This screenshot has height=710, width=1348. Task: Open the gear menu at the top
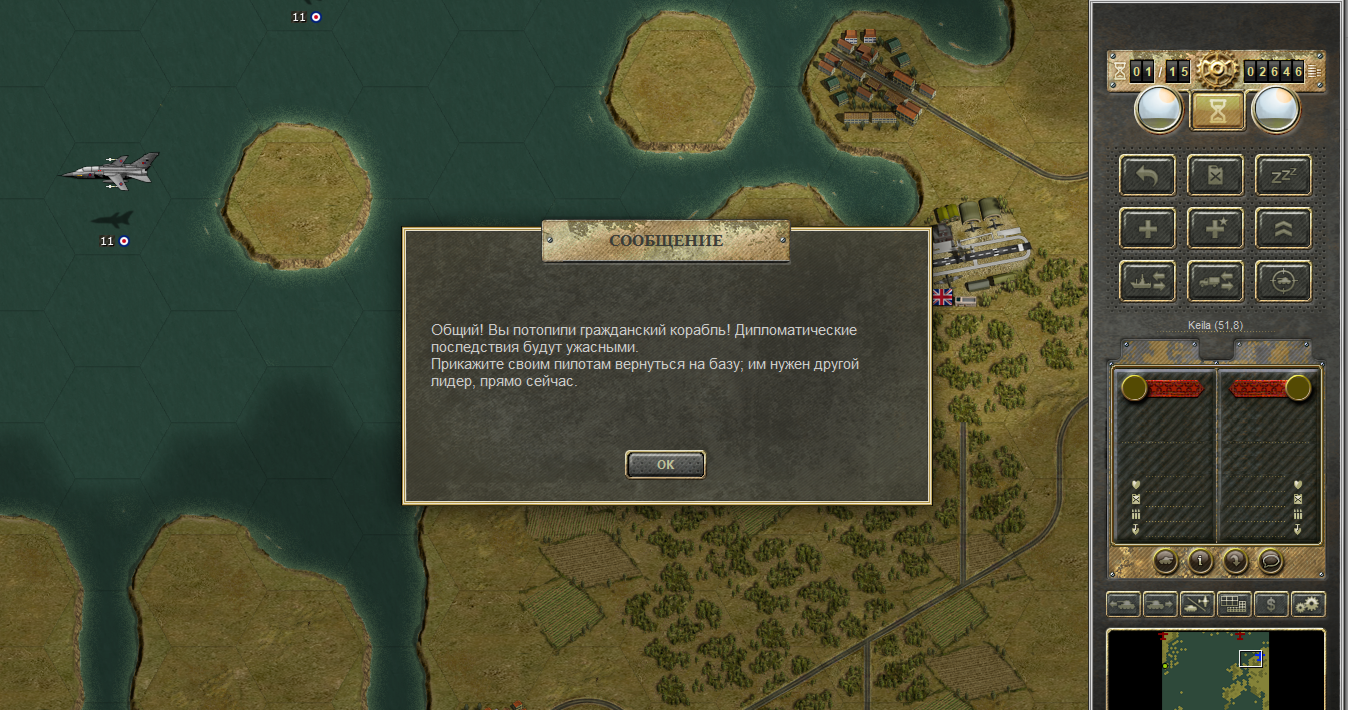(1217, 69)
